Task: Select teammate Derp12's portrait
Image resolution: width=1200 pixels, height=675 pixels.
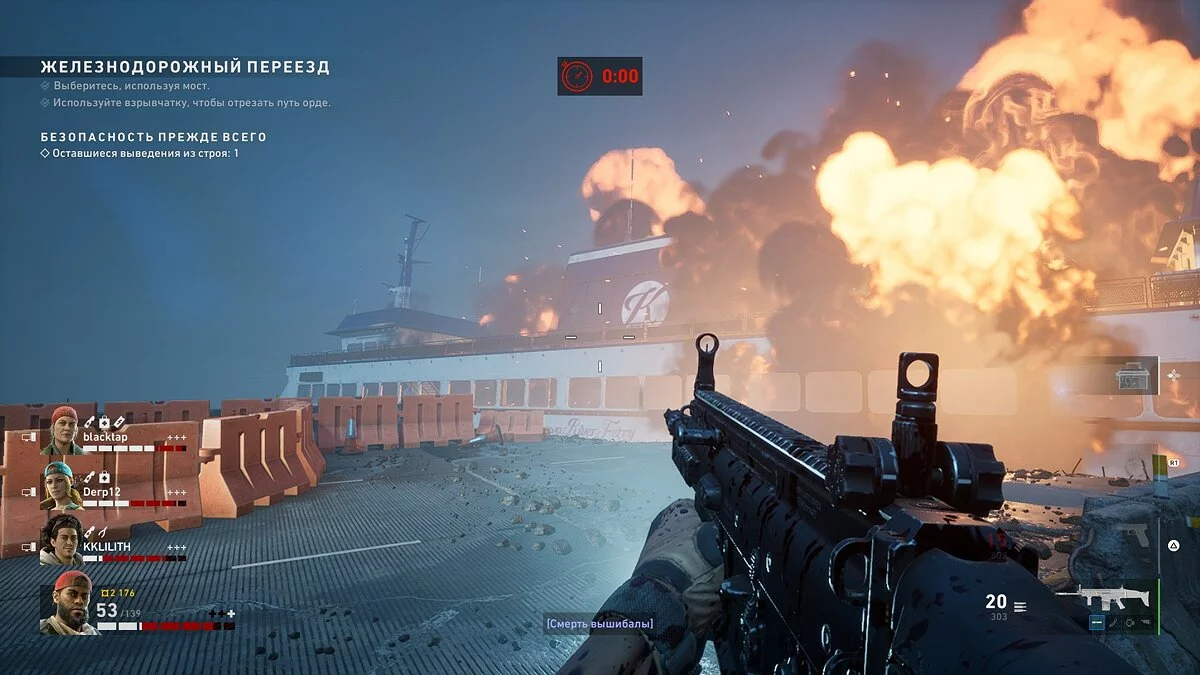Action: (x=61, y=485)
